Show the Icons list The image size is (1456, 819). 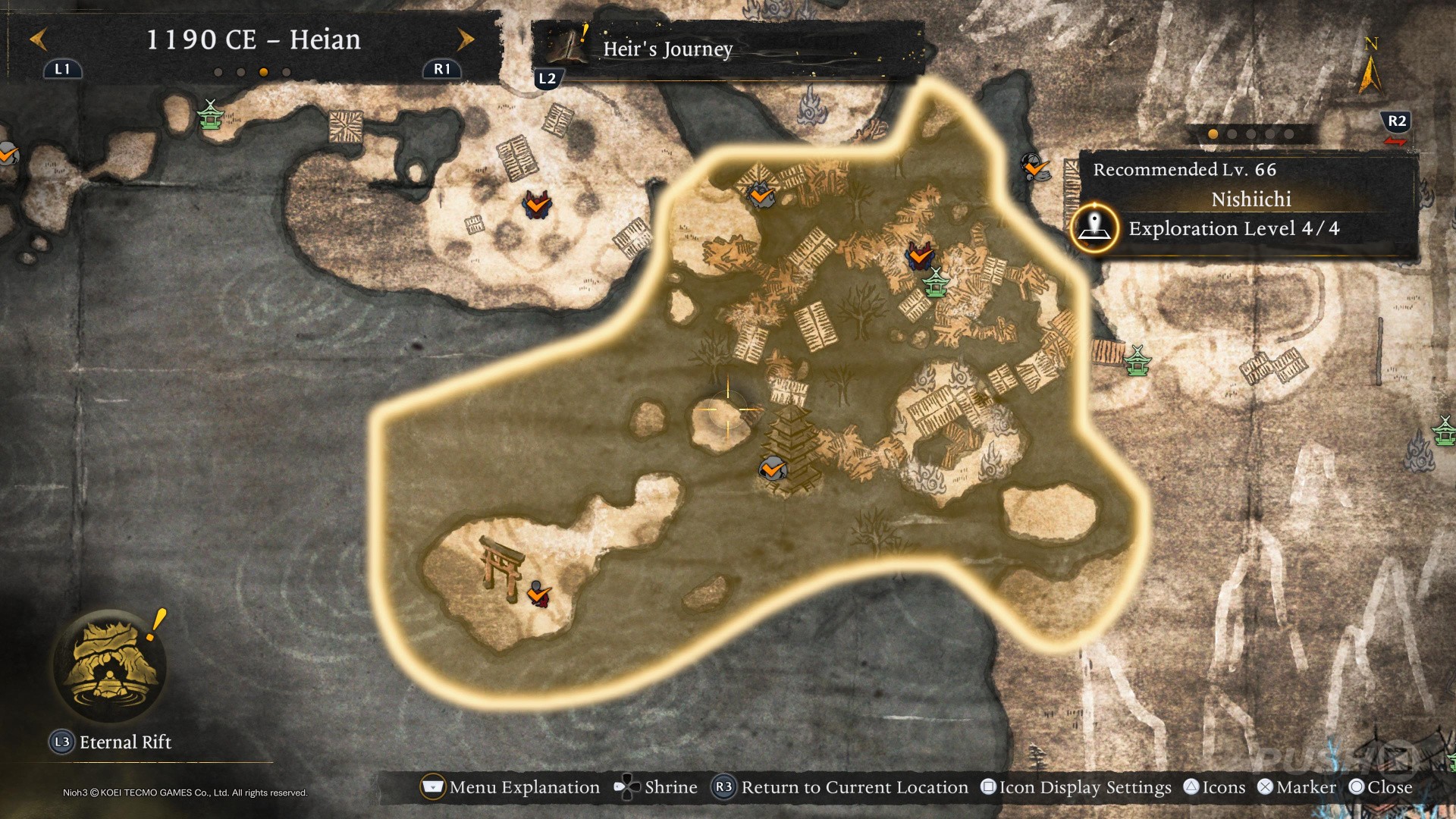(x=1214, y=787)
